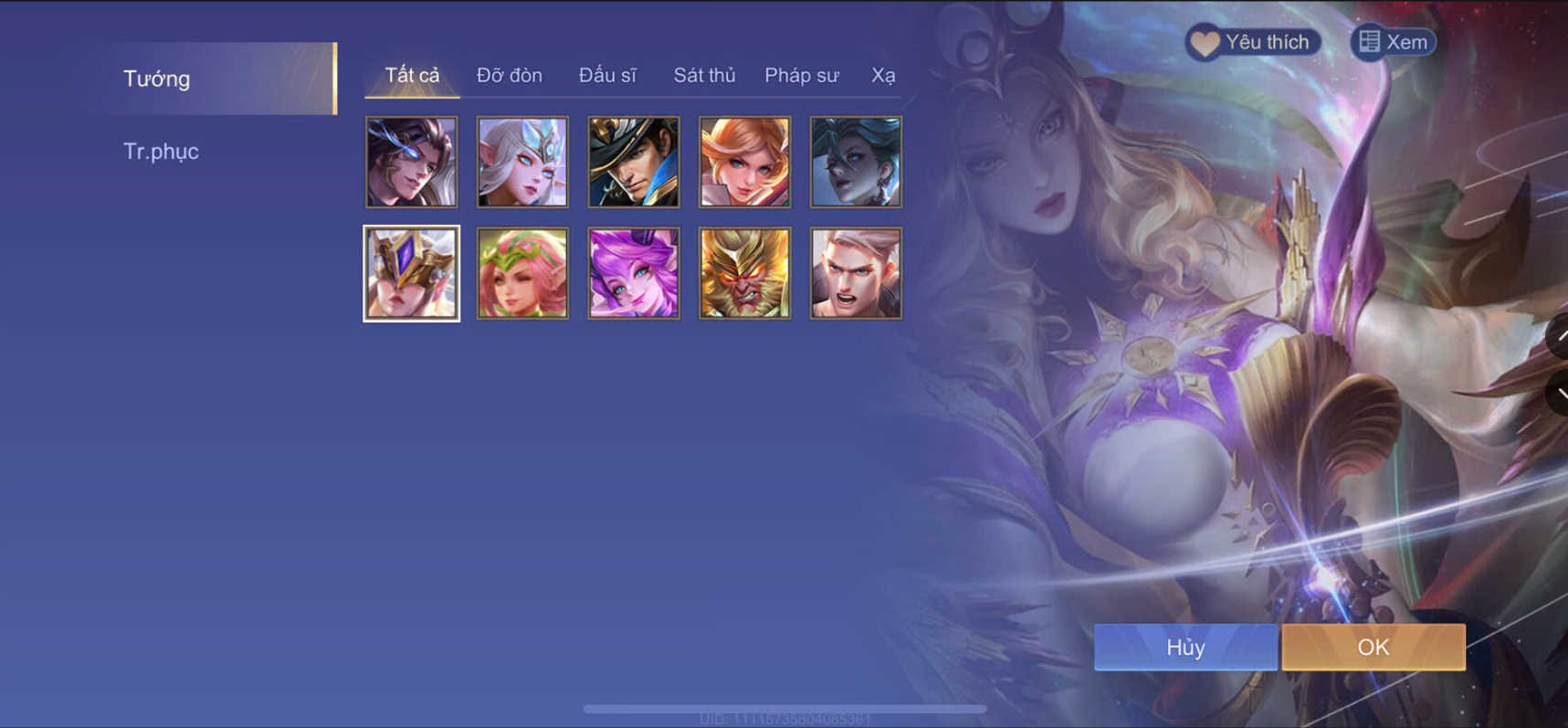This screenshot has width=1568, height=728.
Task: Select the top-left male hero portrait
Action: point(411,162)
